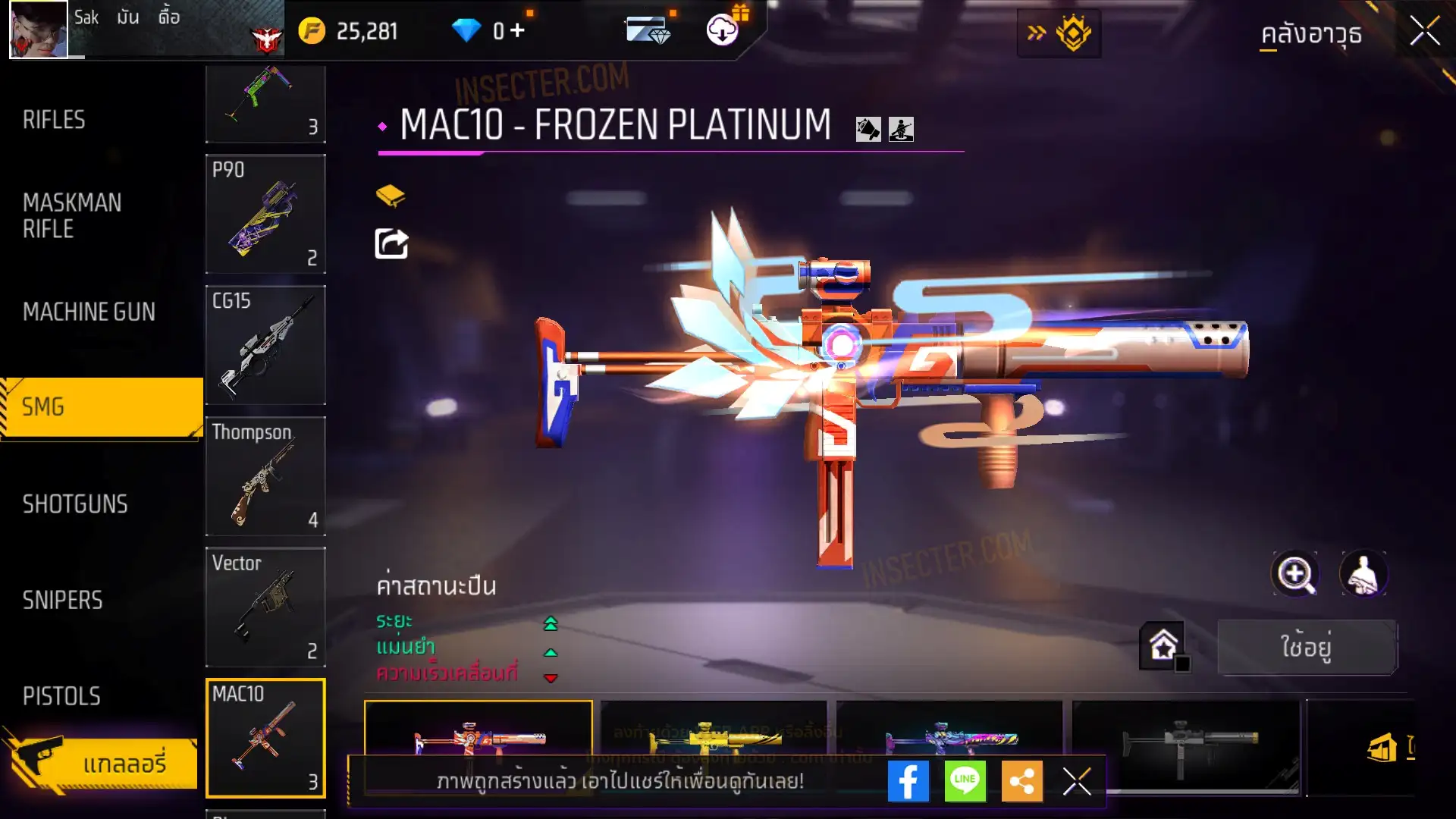
Task: Choose the CG15 weapon tile
Action: 265,345
